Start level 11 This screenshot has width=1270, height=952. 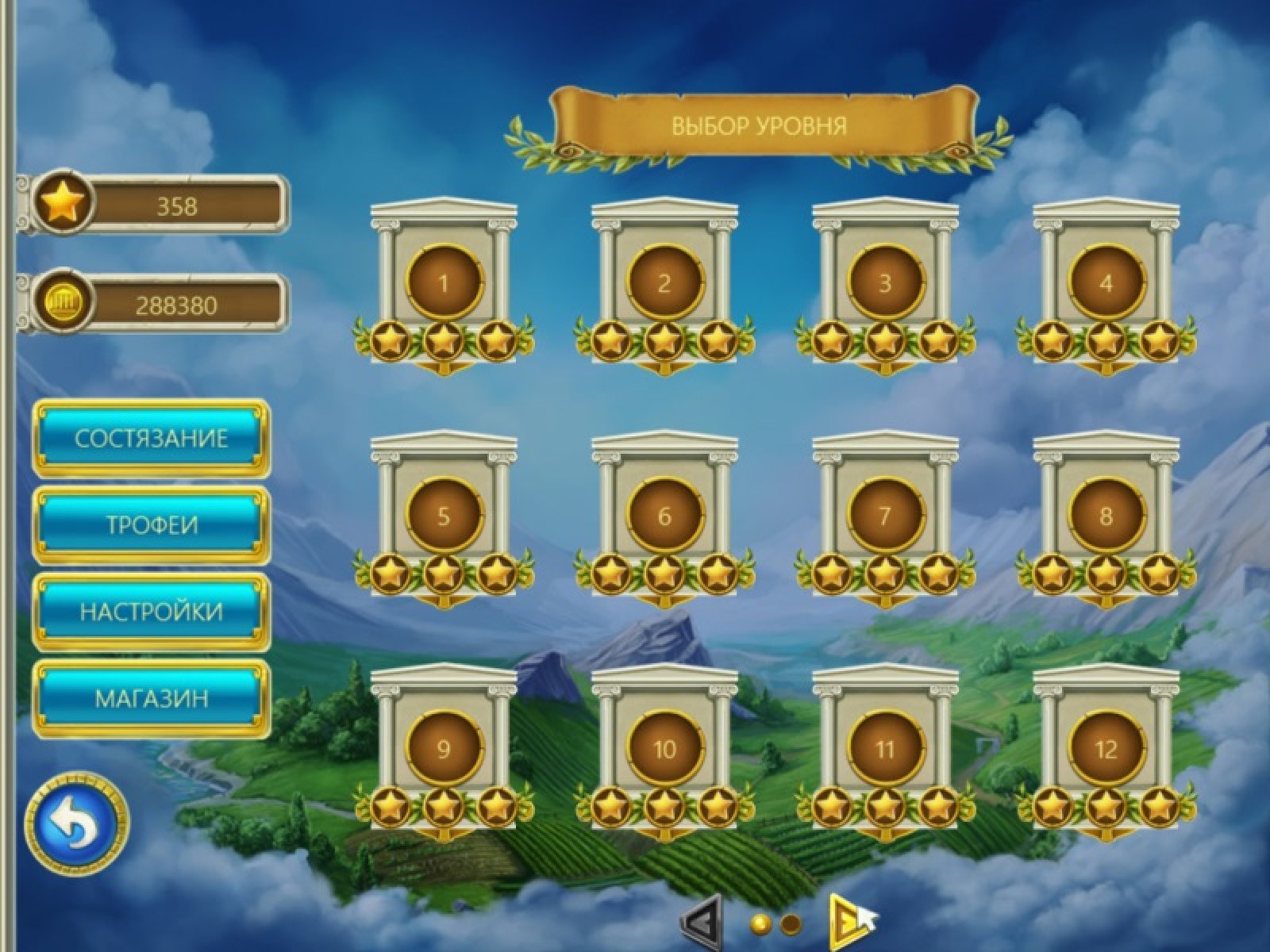pyautogui.click(x=885, y=749)
